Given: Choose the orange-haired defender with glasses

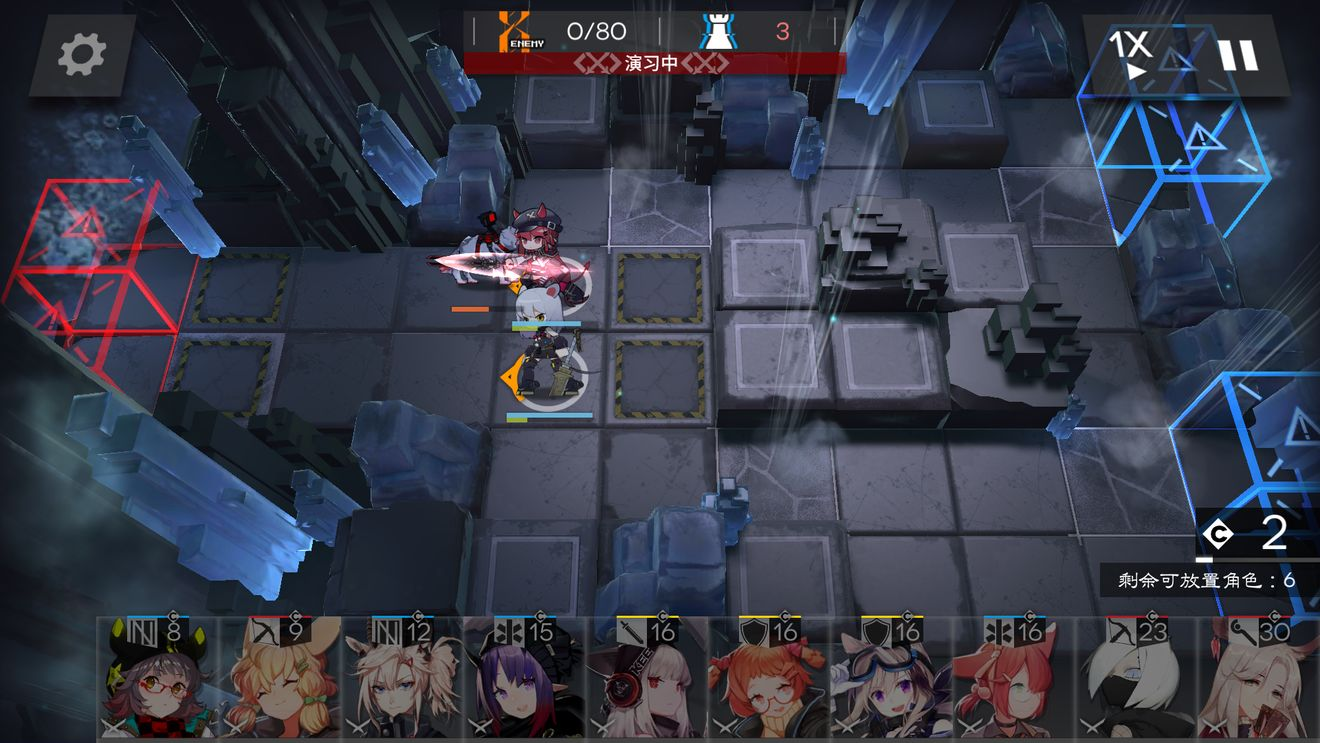Looking at the screenshot, I should [769, 680].
